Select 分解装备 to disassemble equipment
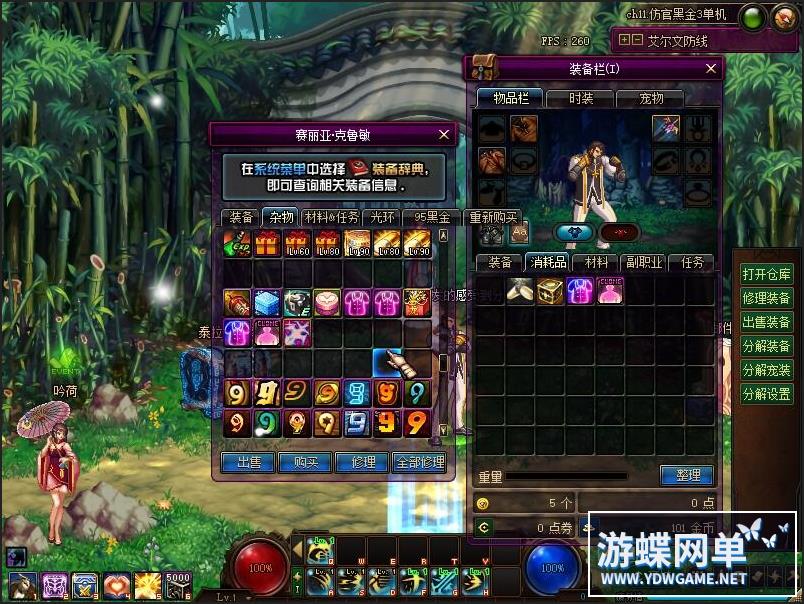 766,346
